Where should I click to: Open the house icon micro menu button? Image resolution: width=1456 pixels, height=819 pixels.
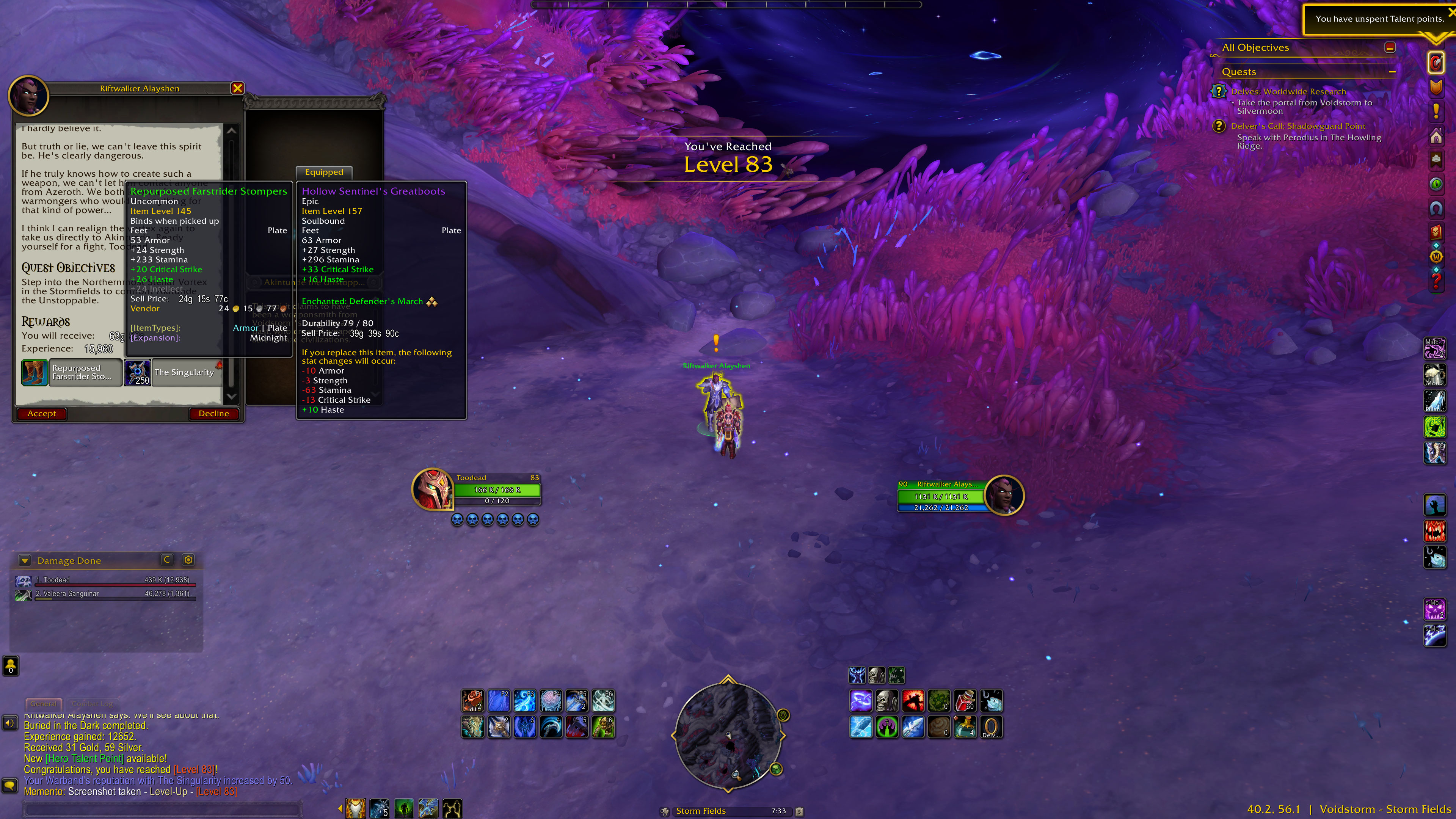point(1436,136)
